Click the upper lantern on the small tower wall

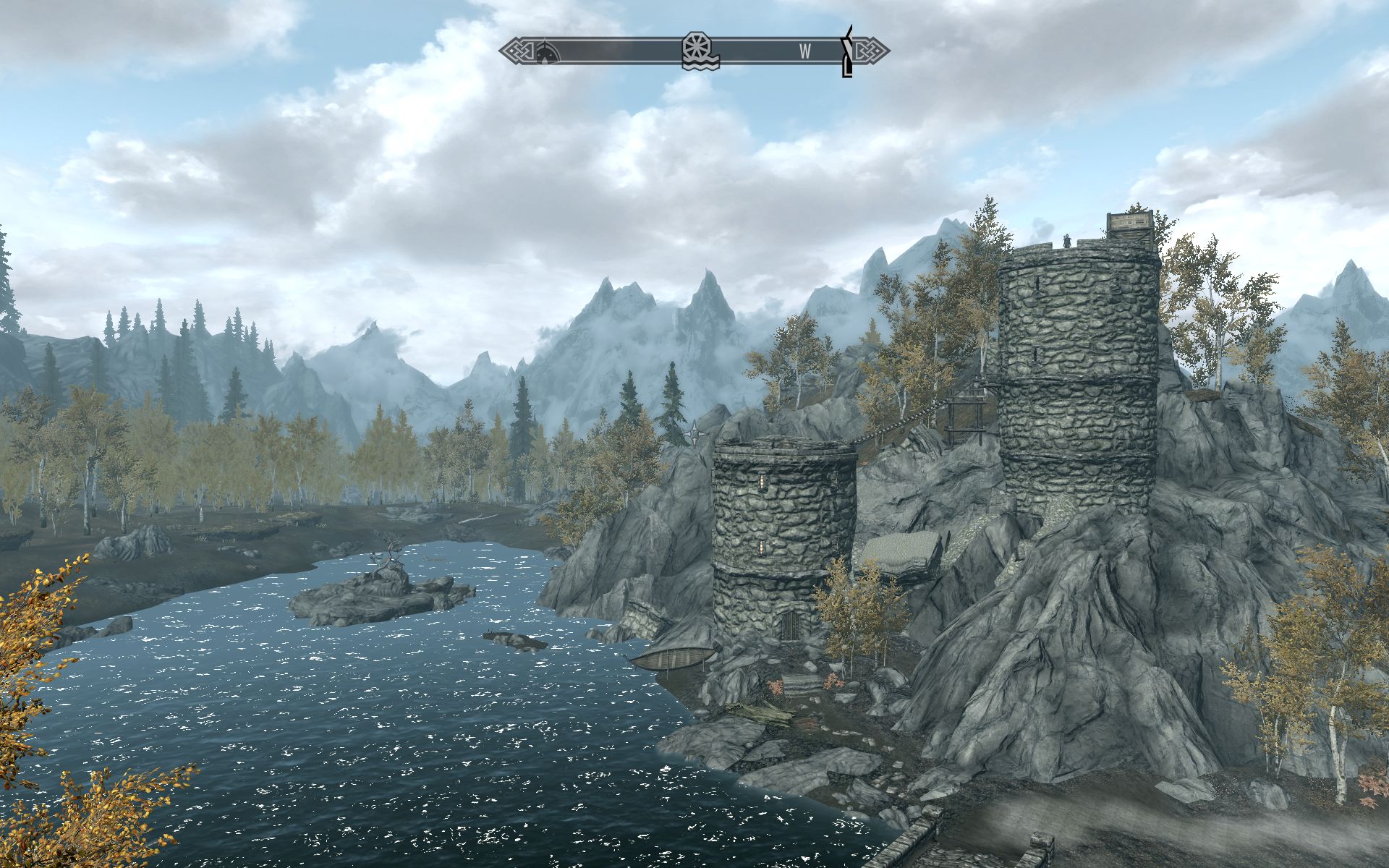[762, 480]
